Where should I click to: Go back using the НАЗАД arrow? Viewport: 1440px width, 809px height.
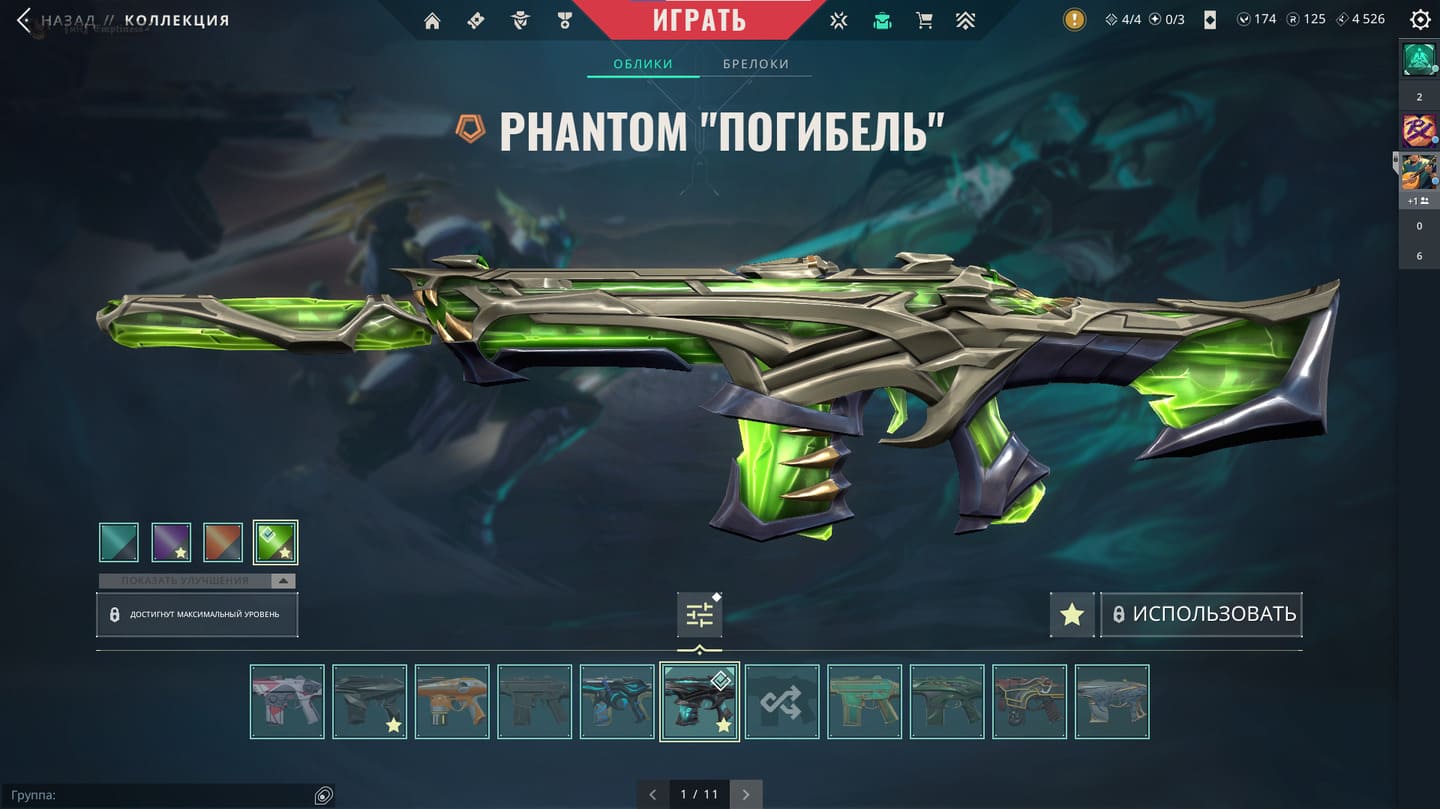[24, 20]
